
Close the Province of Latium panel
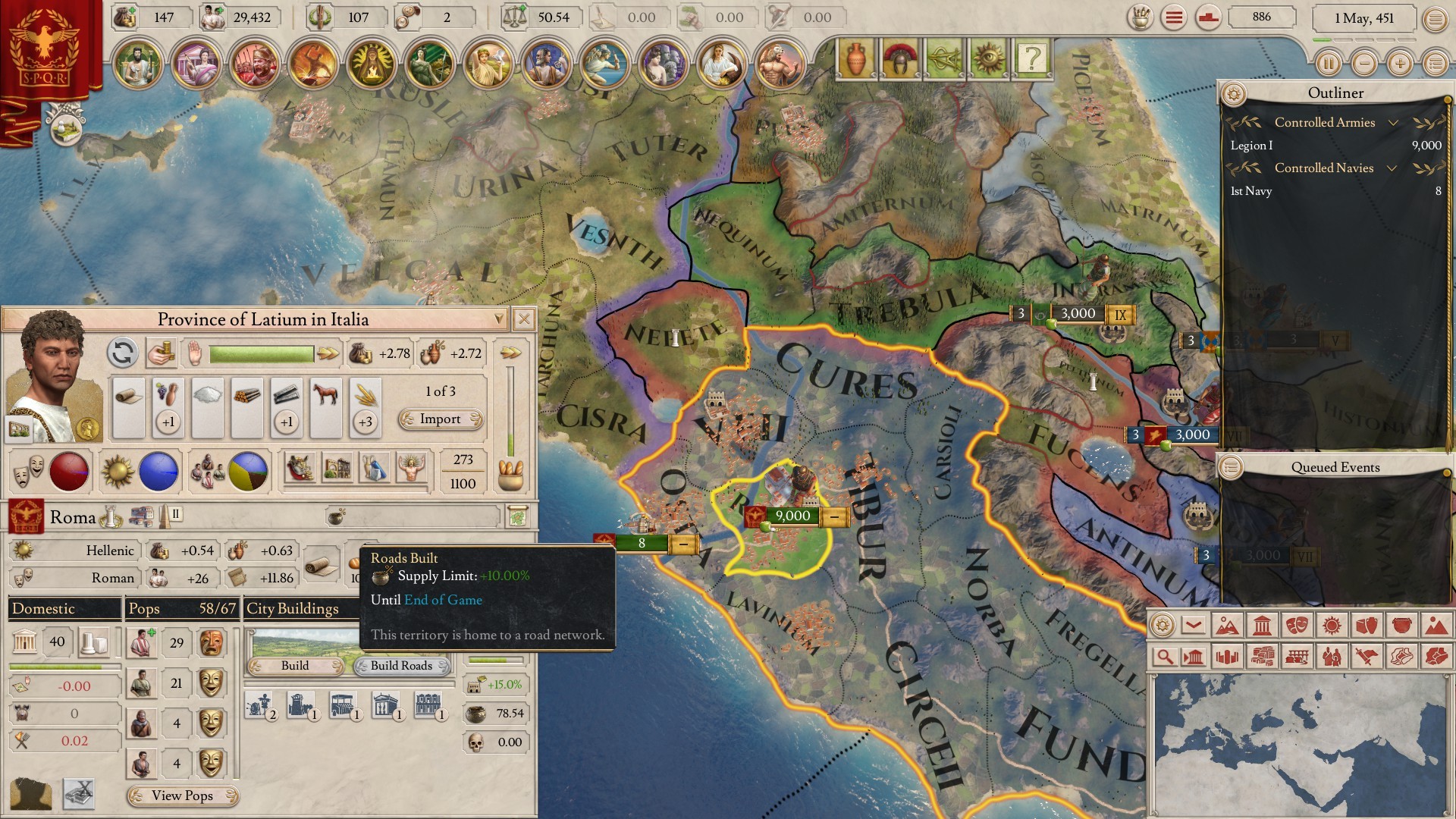click(523, 319)
